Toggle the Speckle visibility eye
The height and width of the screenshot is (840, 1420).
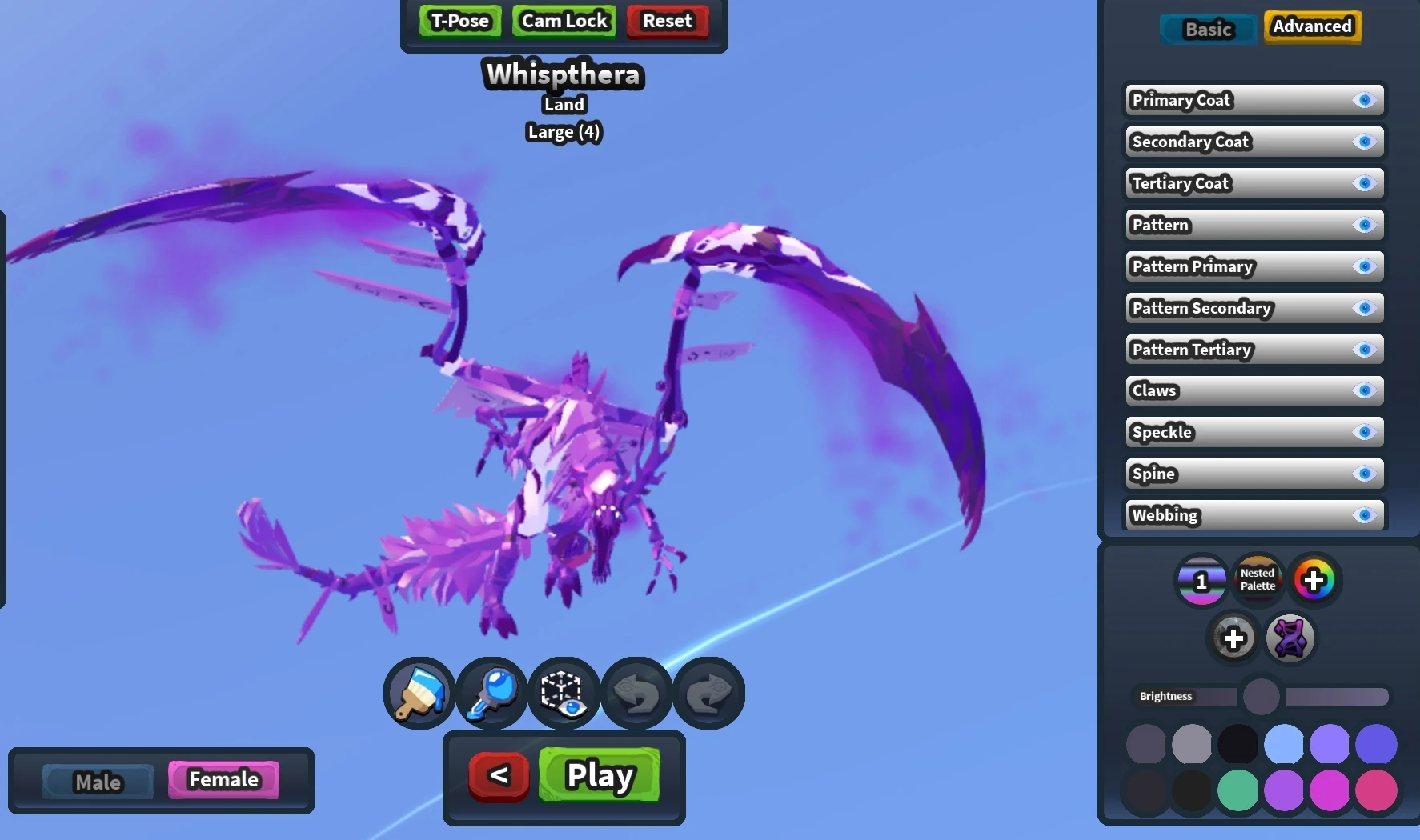pos(1364,432)
